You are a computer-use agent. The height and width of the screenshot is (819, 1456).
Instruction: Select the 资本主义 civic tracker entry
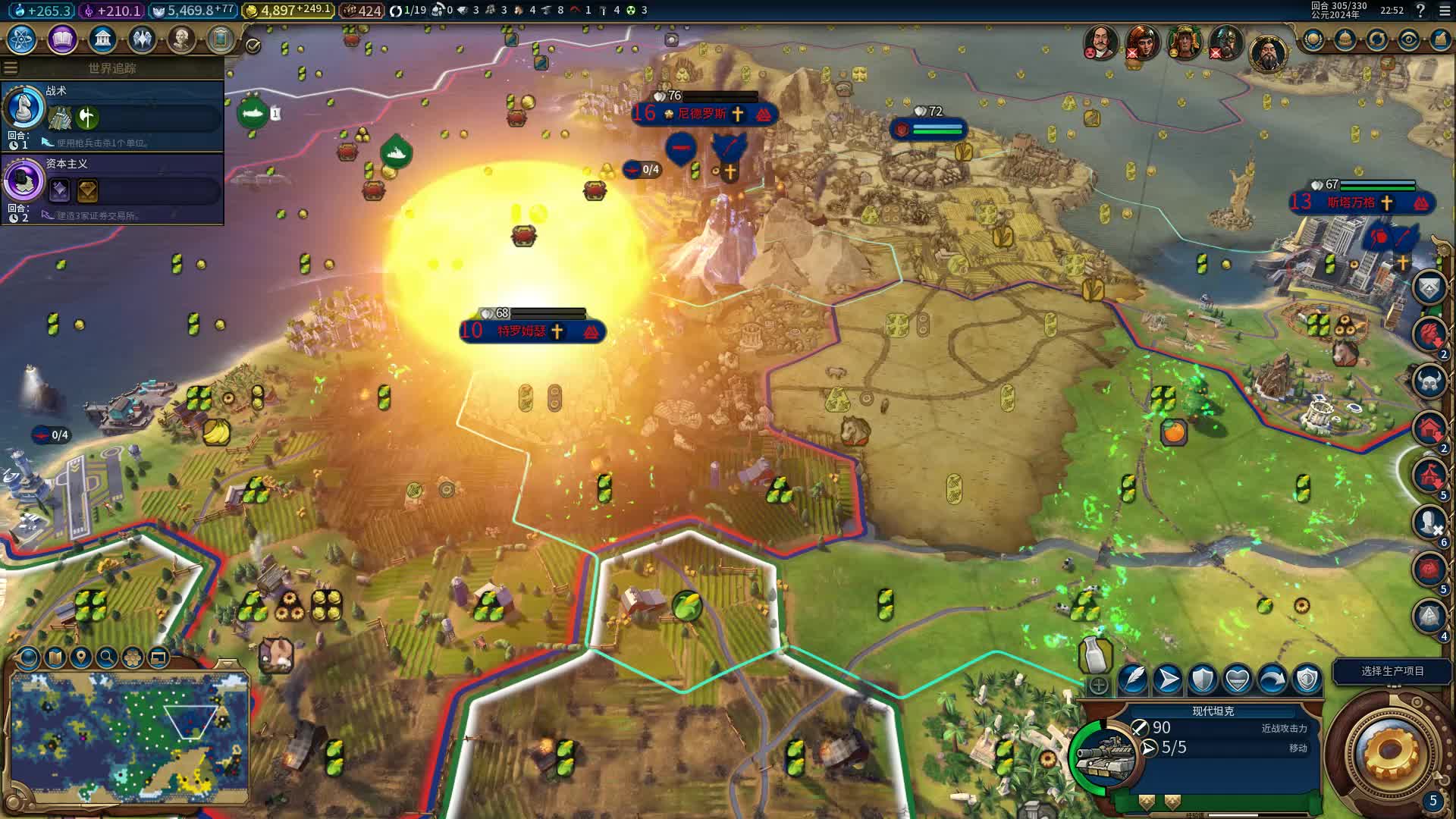[114, 188]
